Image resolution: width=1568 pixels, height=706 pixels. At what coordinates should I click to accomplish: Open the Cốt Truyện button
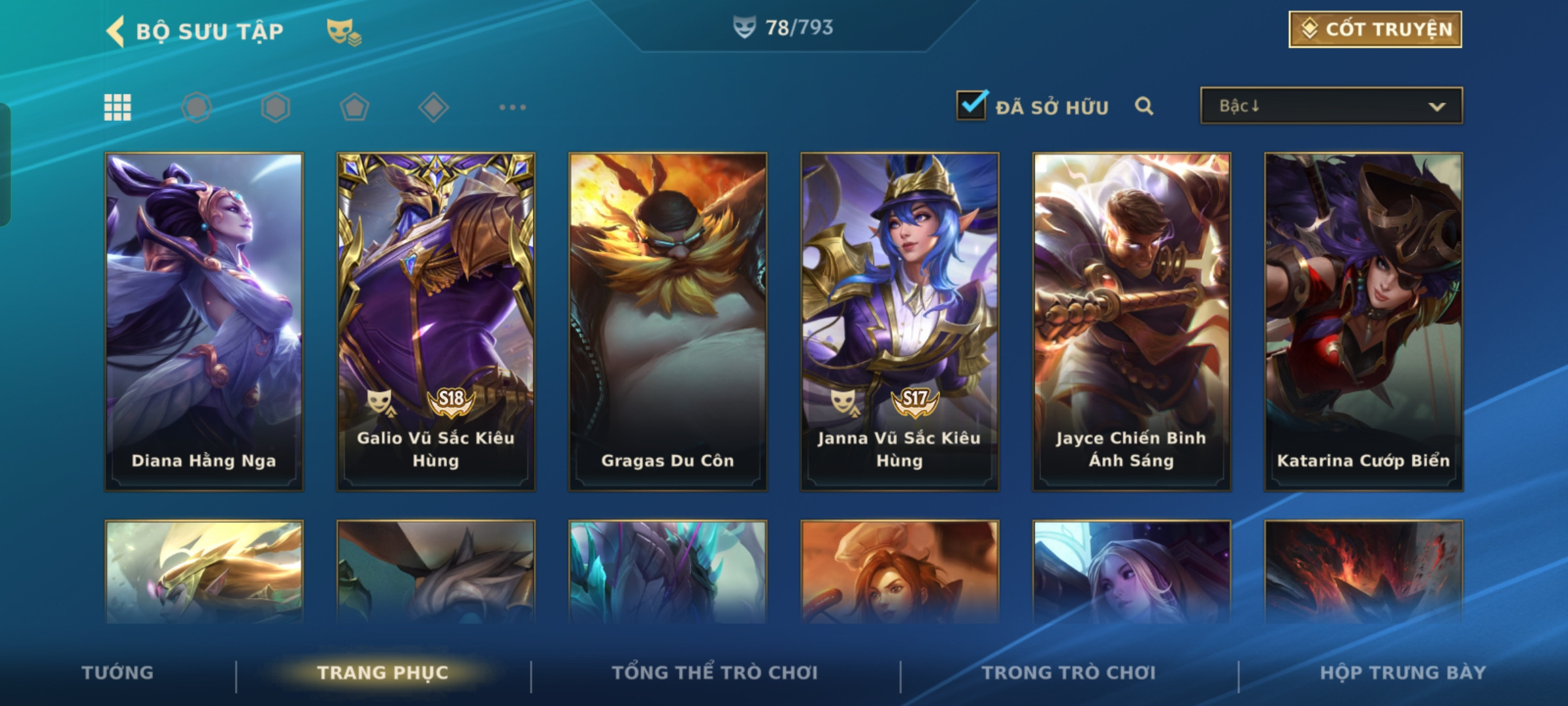[1375, 29]
